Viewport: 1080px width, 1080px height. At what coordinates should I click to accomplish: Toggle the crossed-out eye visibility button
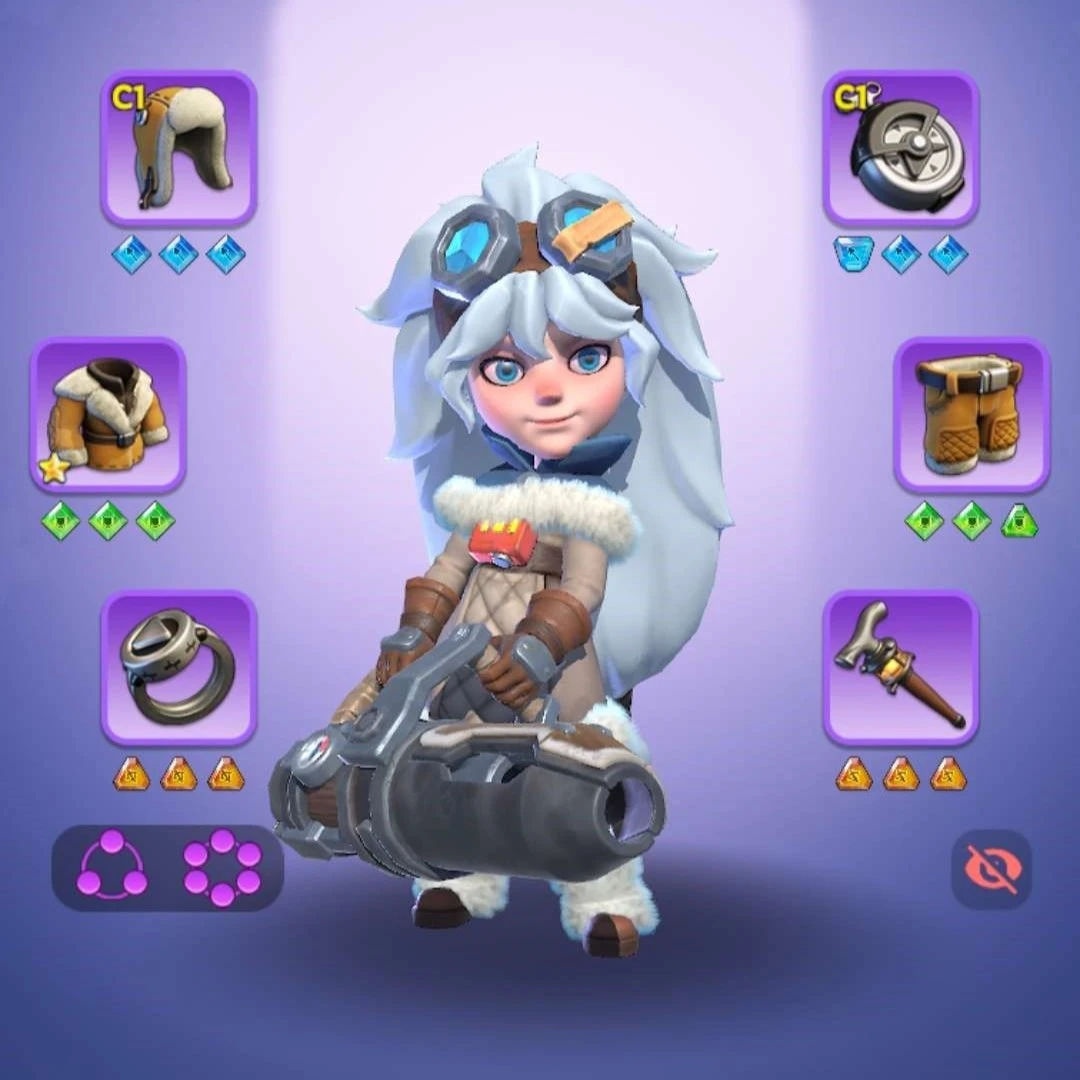click(990, 869)
